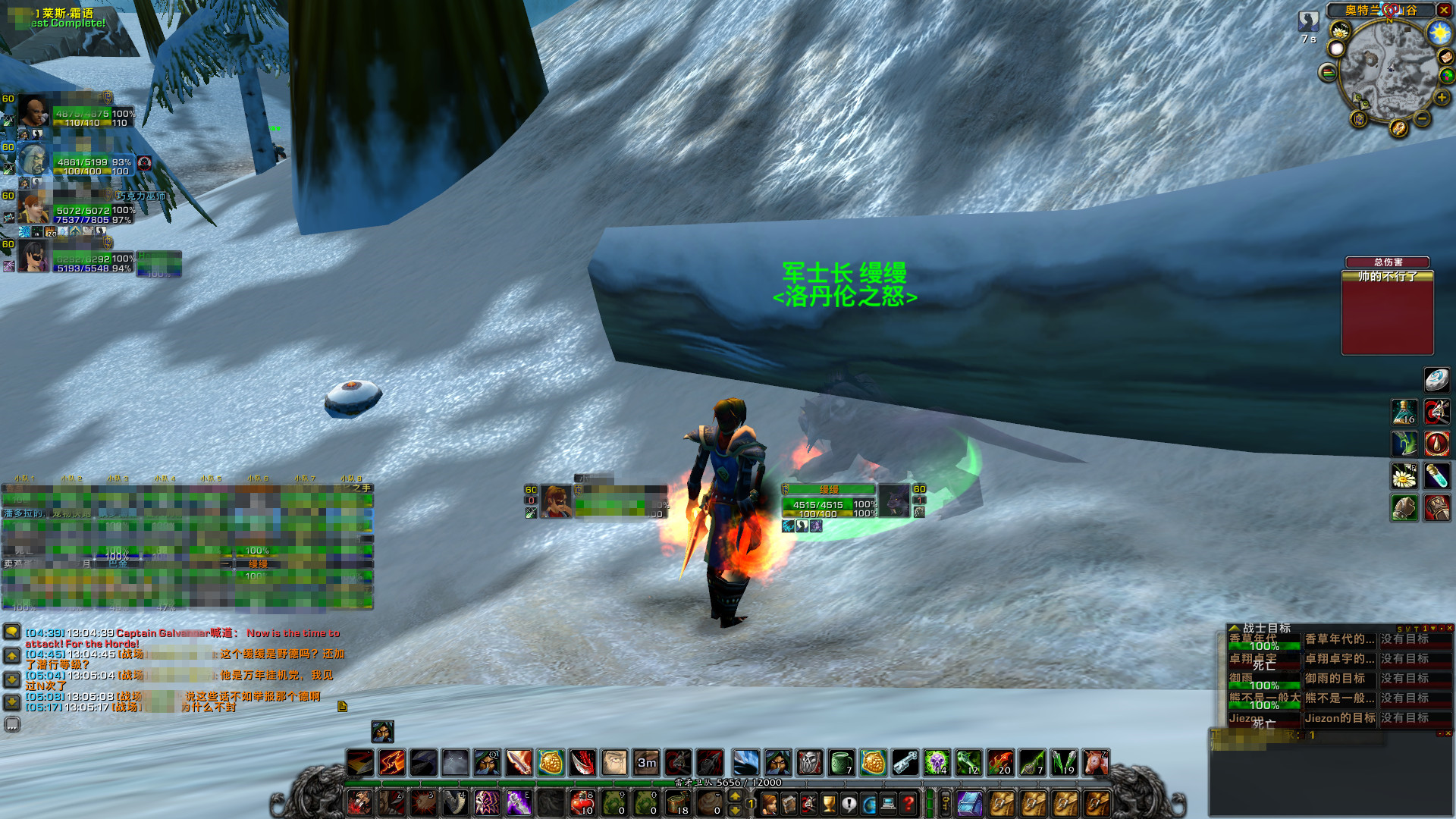
Task: Select the target frame portrait of 缓缓
Action: tap(893, 500)
